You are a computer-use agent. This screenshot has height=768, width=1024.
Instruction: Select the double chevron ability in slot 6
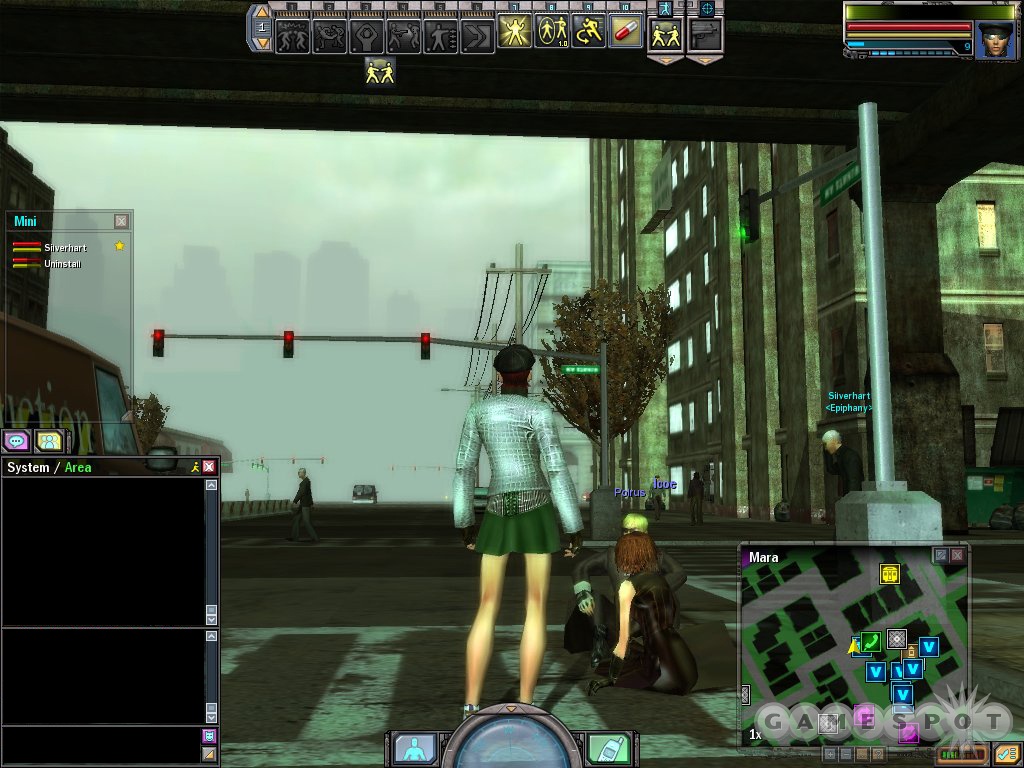[477, 37]
